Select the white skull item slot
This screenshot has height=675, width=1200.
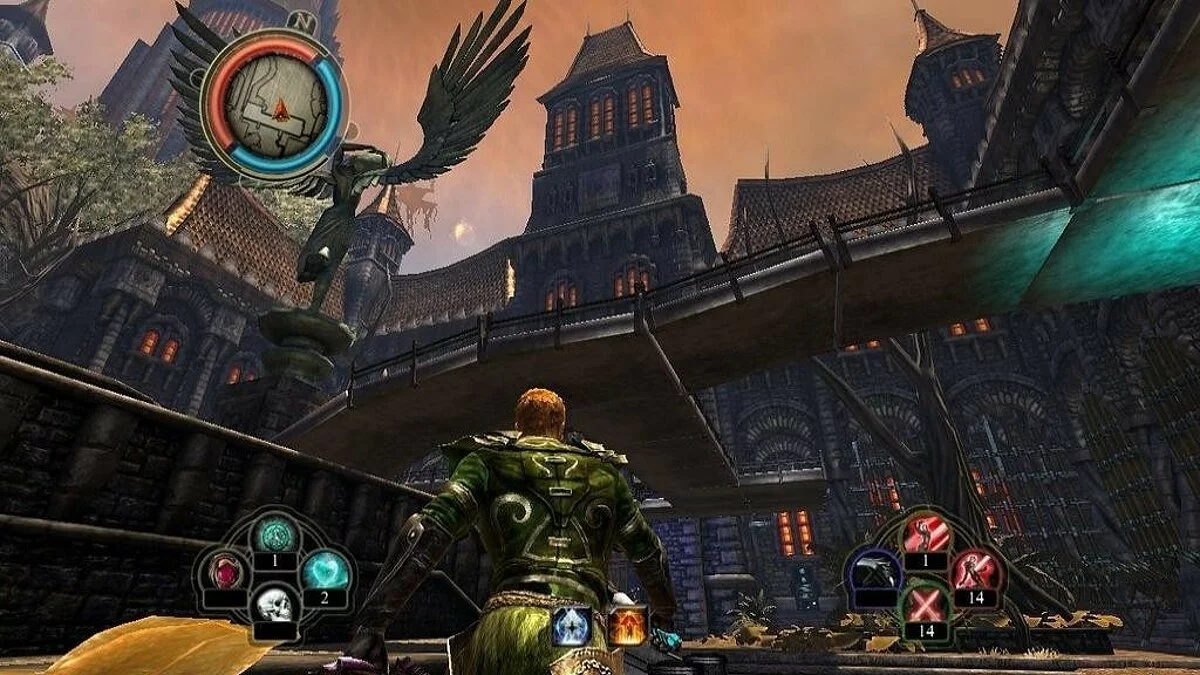pos(272,605)
